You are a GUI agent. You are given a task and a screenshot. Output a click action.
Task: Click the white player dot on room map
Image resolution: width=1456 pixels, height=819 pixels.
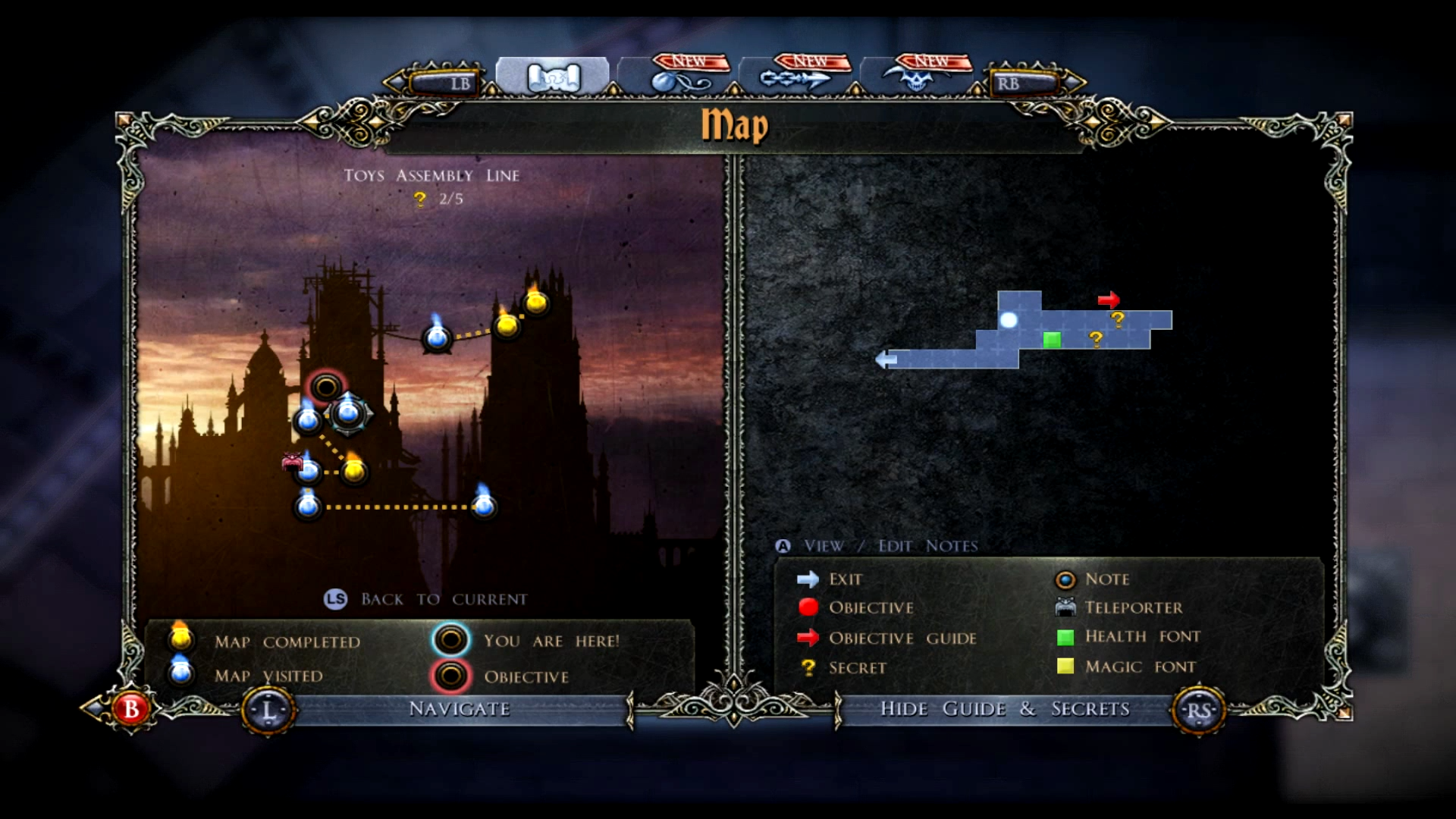(1008, 320)
